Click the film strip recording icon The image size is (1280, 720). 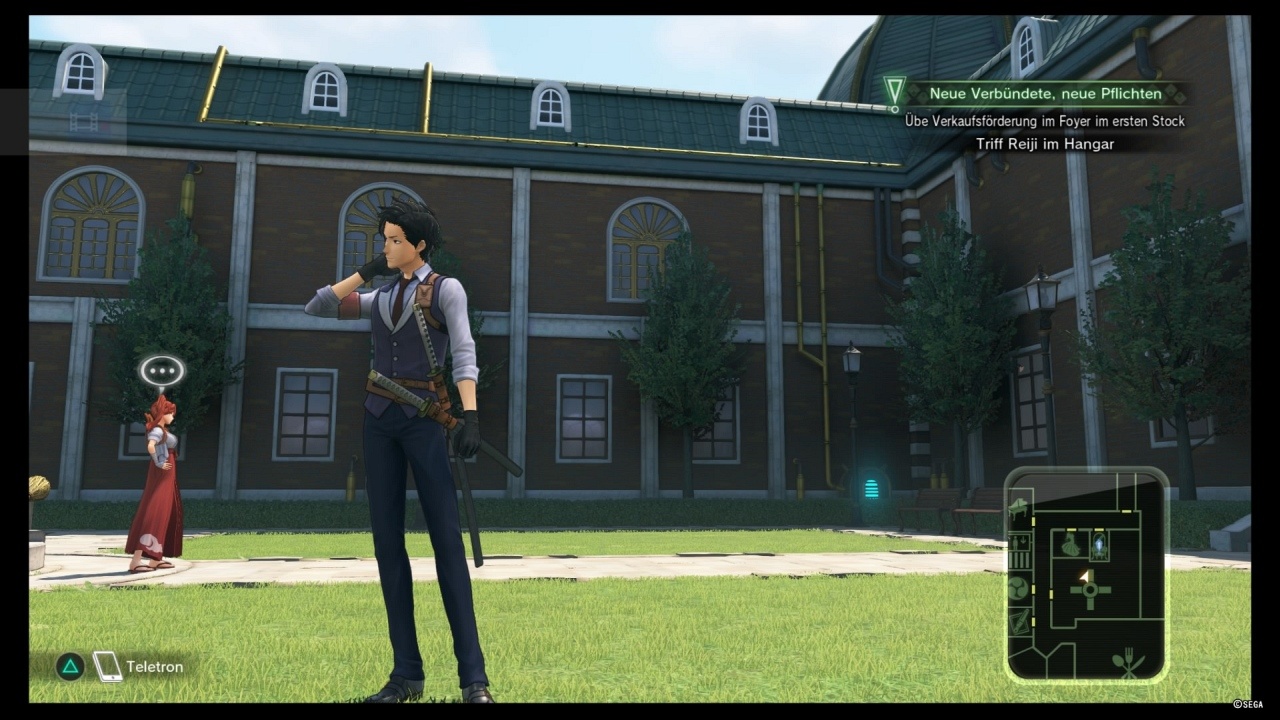pyautogui.click(x=84, y=122)
